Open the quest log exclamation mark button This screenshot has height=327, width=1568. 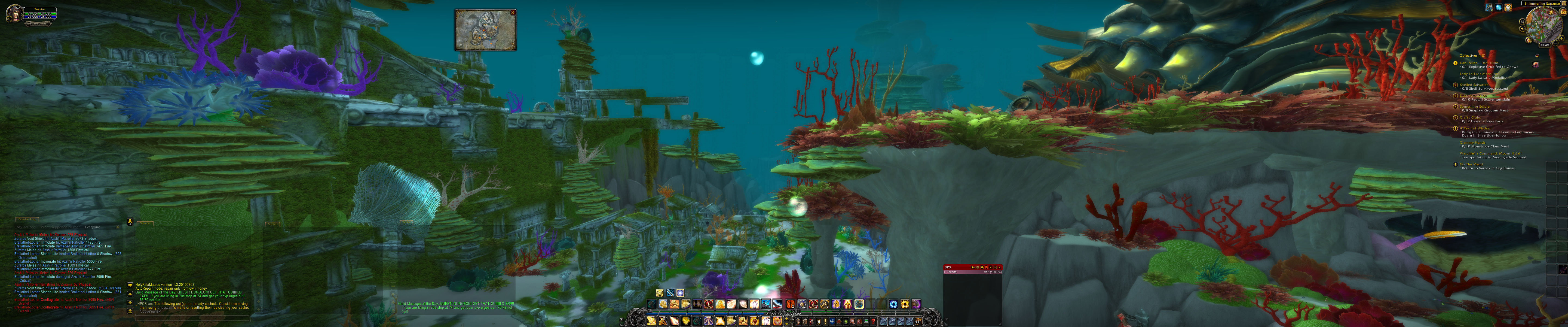tap(825, 321)
